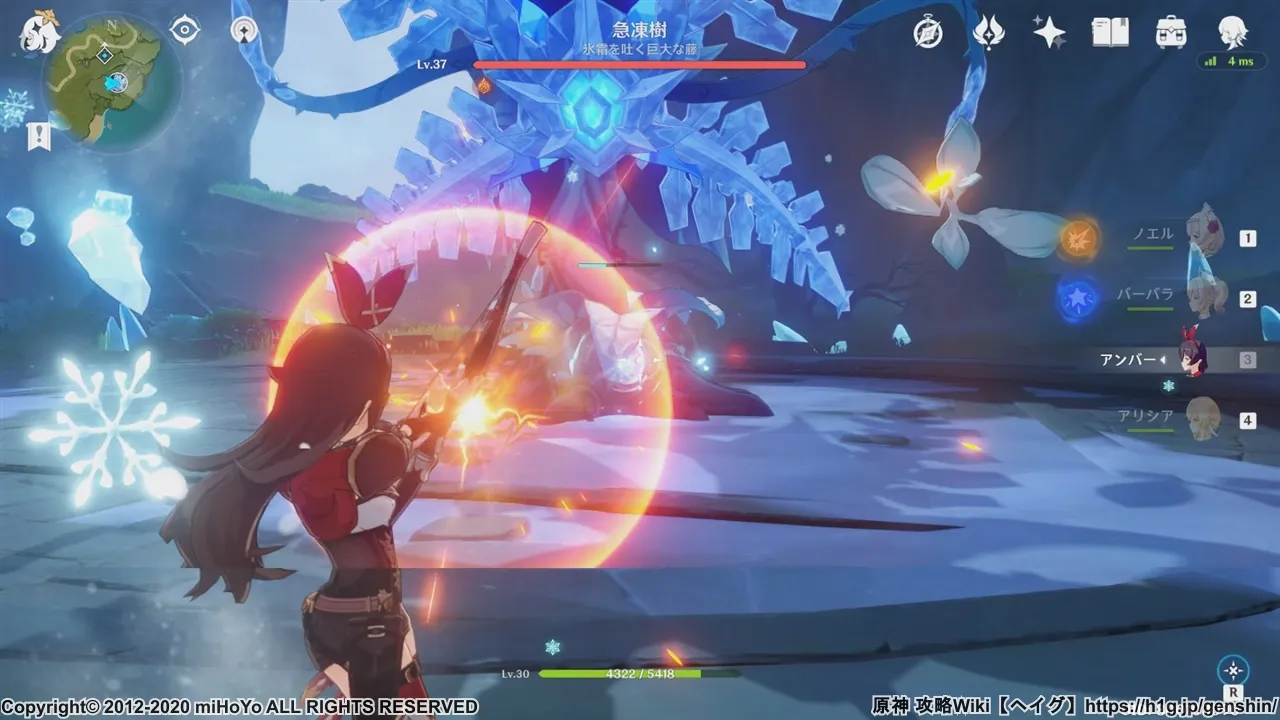Open the inventory bag icon
This screenshot has height=720, width=1280.
coord(1171,32)
